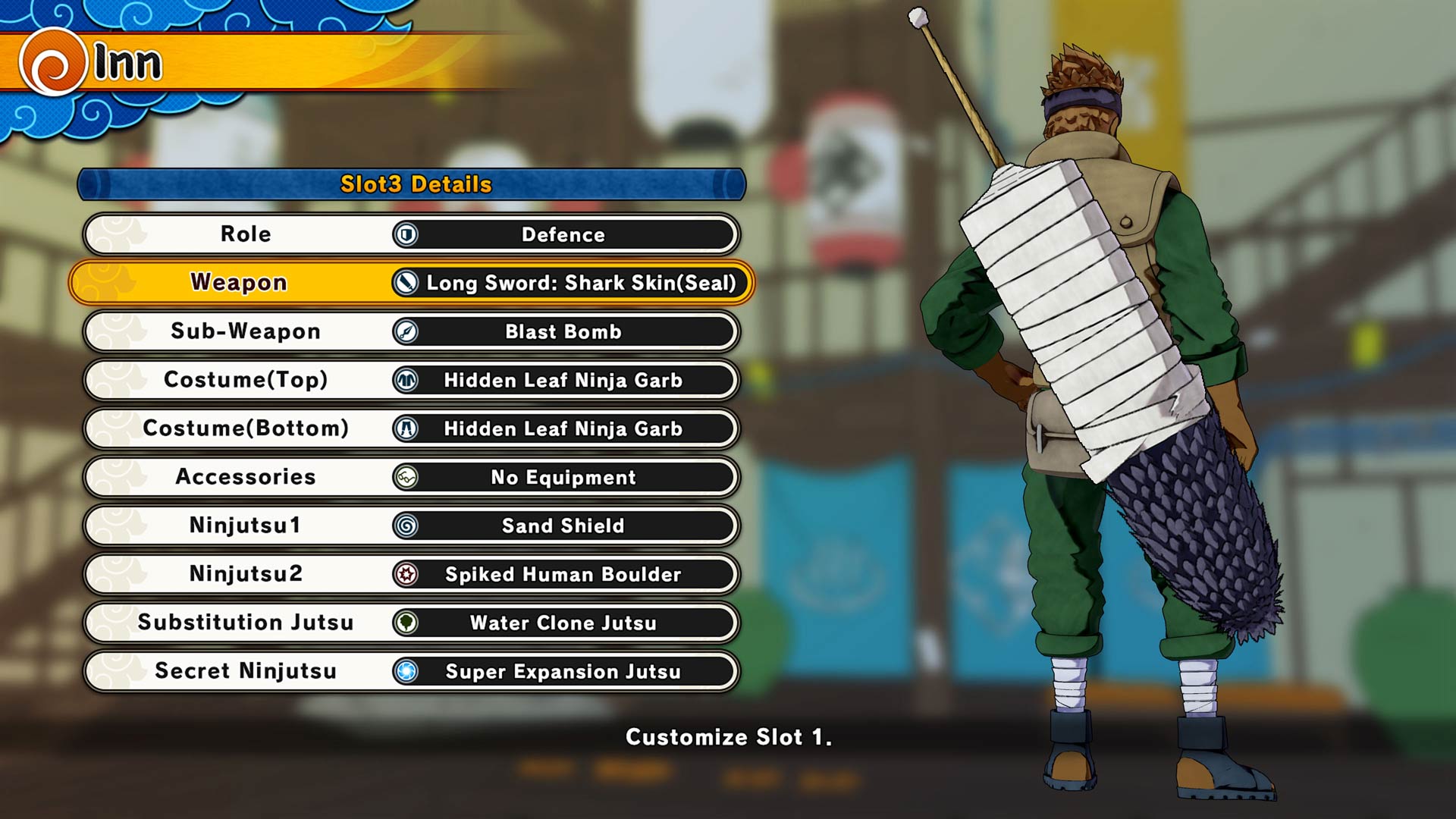The width and height of the screenshot is (1456, 819).
Task: Click the Spiked Human Boulder red icon
Action: point(406,574)
